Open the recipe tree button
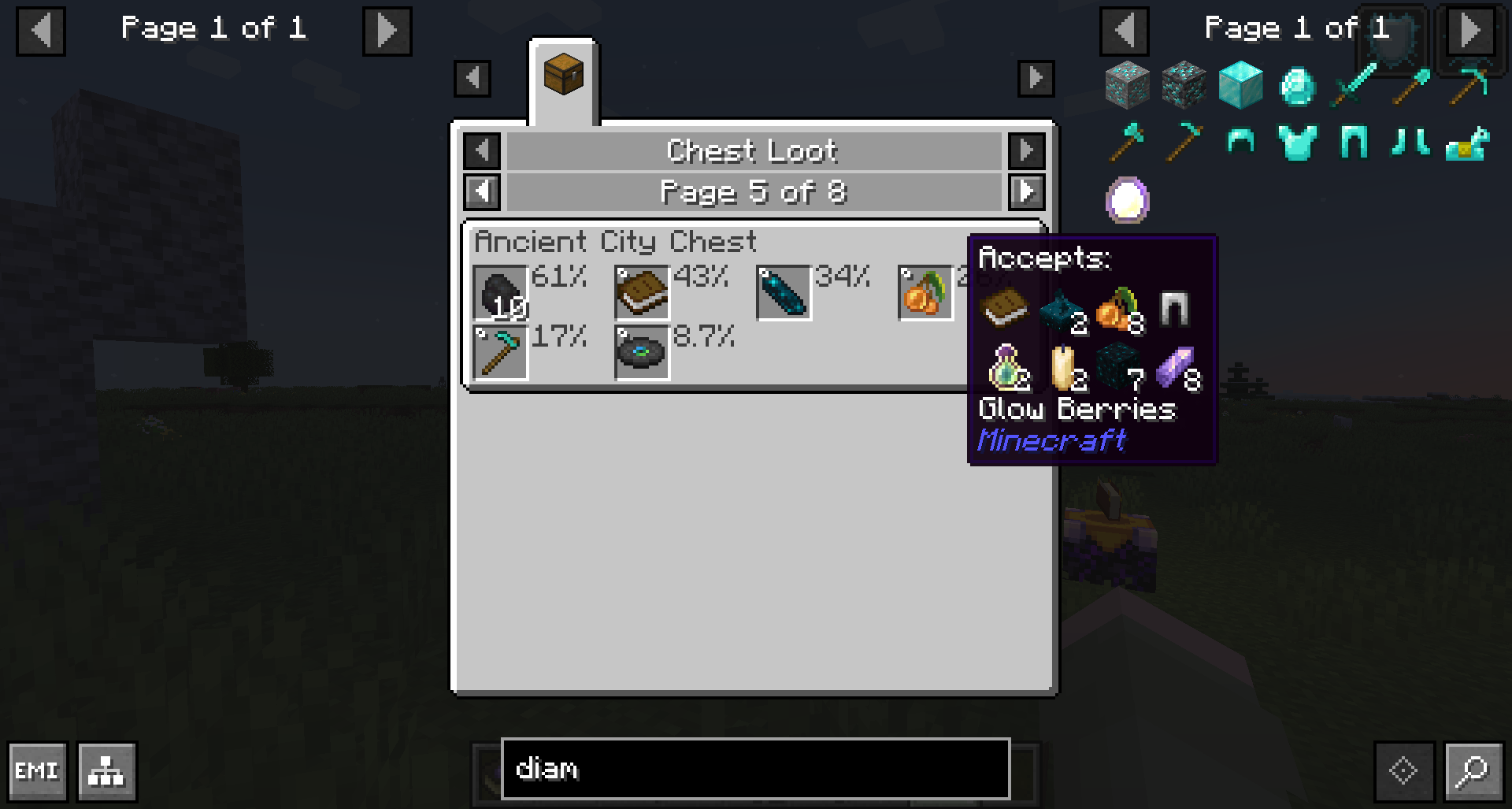 tap(107, 770)
